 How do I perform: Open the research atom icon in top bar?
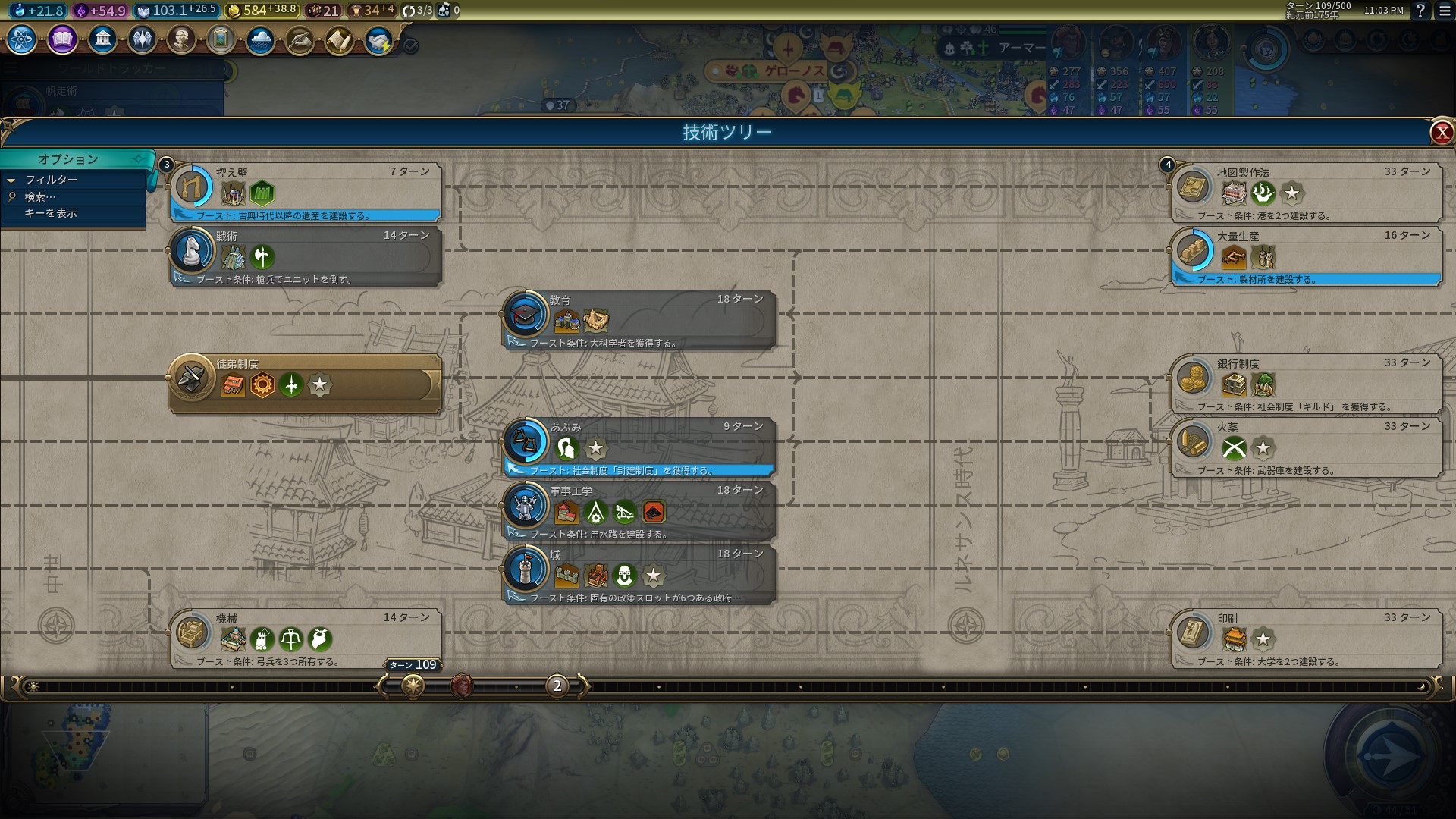point(21,39)
